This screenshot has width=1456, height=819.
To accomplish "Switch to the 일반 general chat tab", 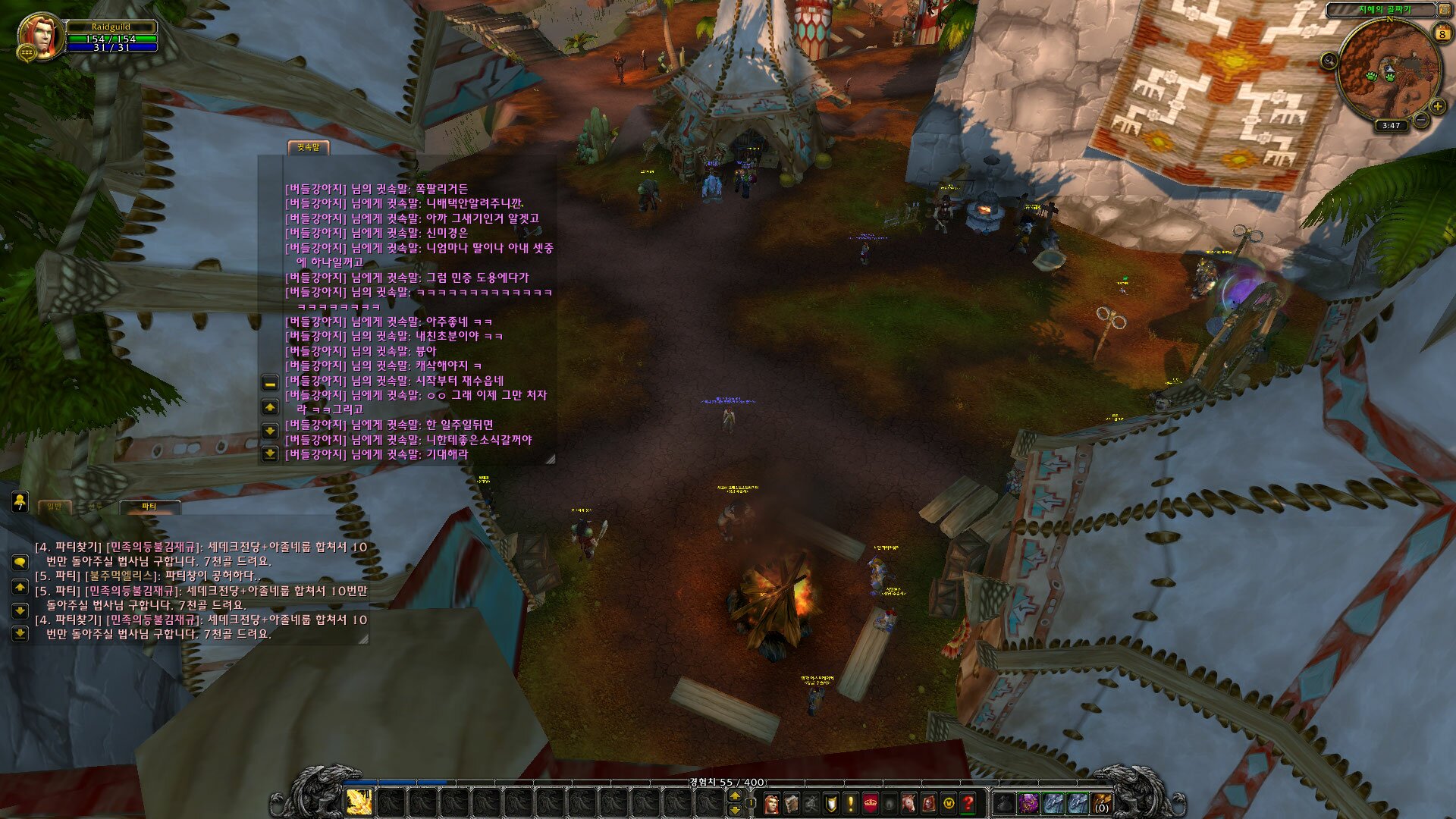I will 55,506.
